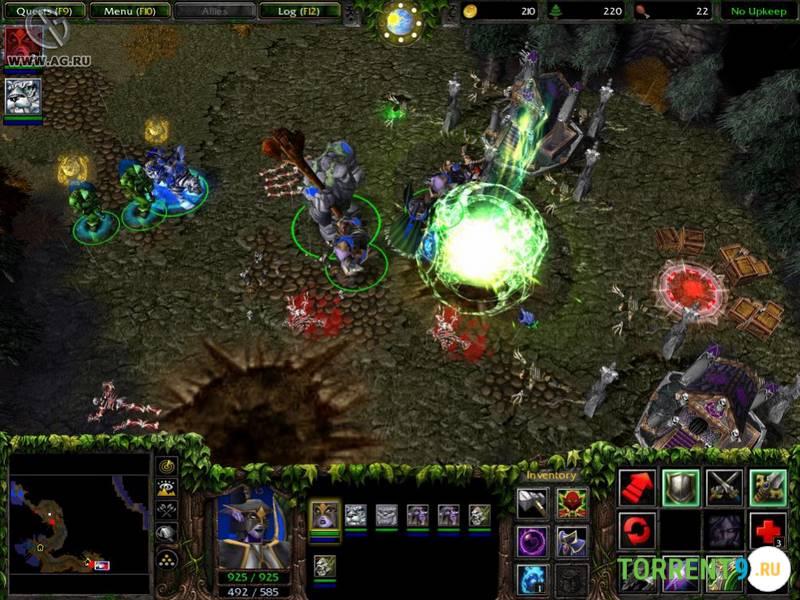Issue the red arrow Move command
This screenshot has height=600, width=800.
[x=637, y=487]
